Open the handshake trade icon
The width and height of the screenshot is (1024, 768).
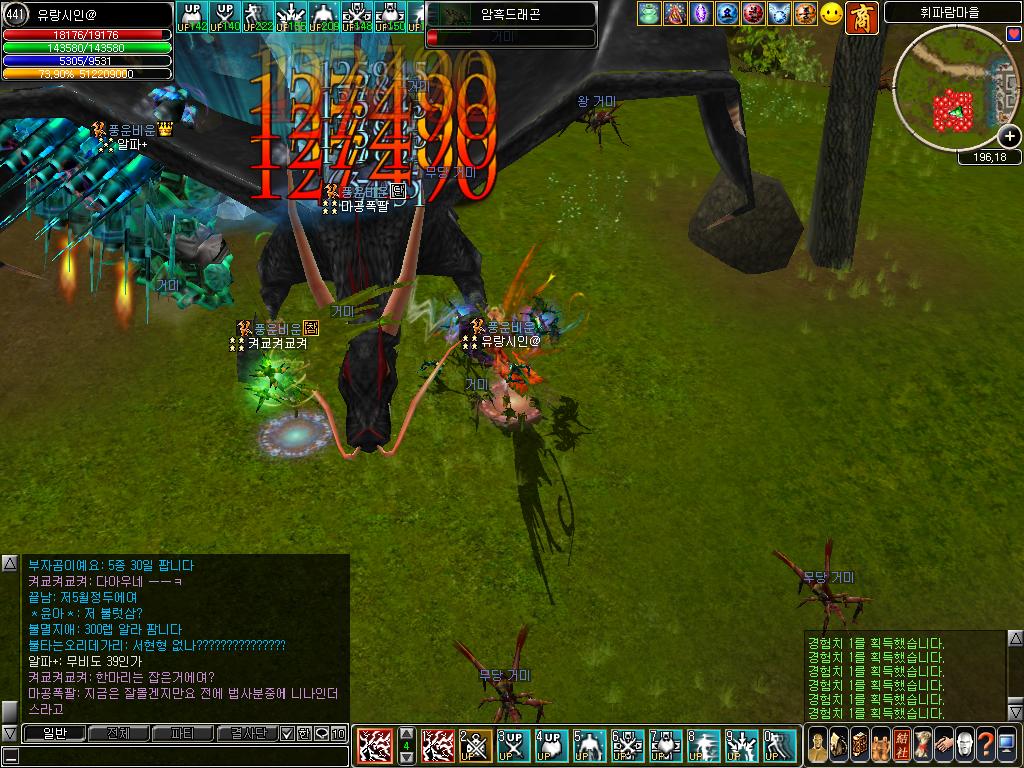[942, 746]
